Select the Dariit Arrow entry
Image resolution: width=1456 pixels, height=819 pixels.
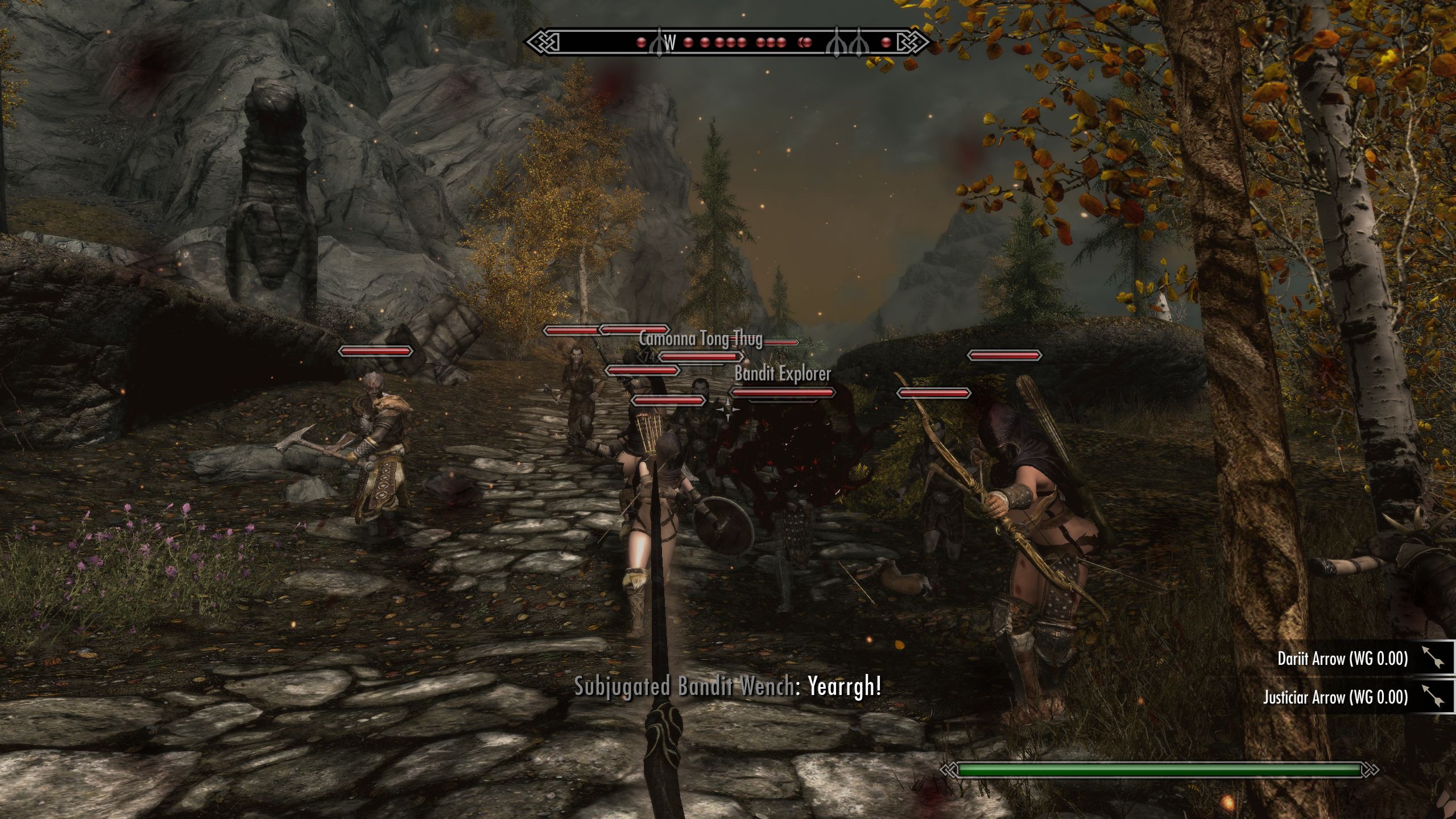coord(1342,659)
